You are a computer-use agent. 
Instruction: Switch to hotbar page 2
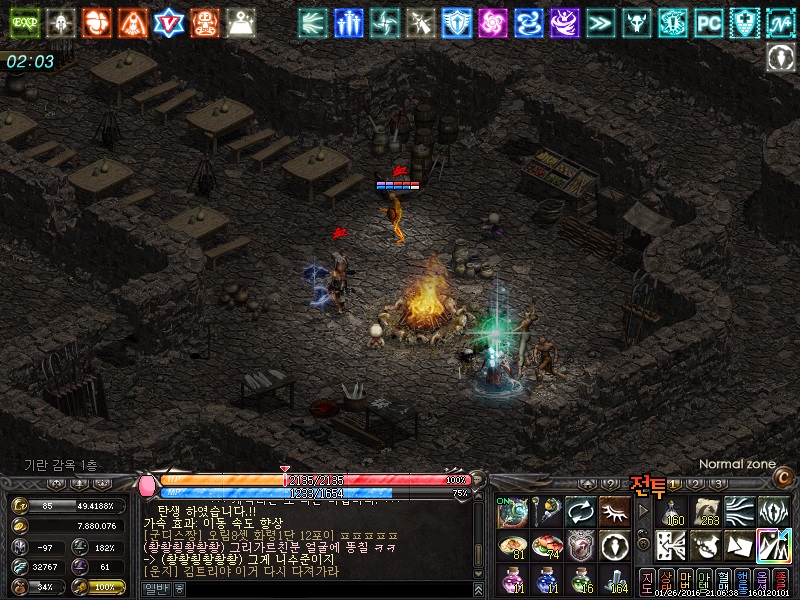(693, 484)
